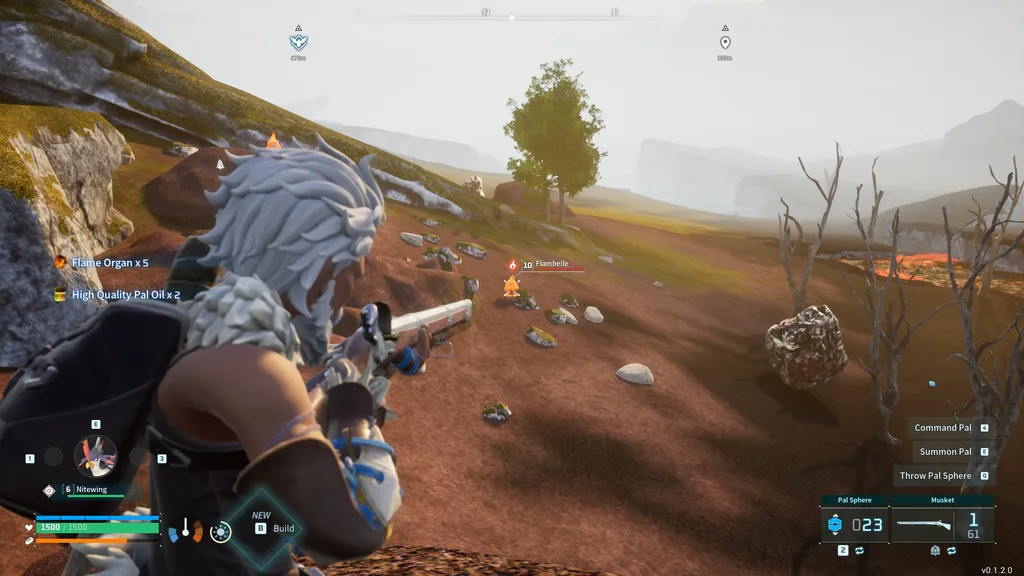Click the sun time-of-day dial
The image size is (1024, 576).
(221, 532)
